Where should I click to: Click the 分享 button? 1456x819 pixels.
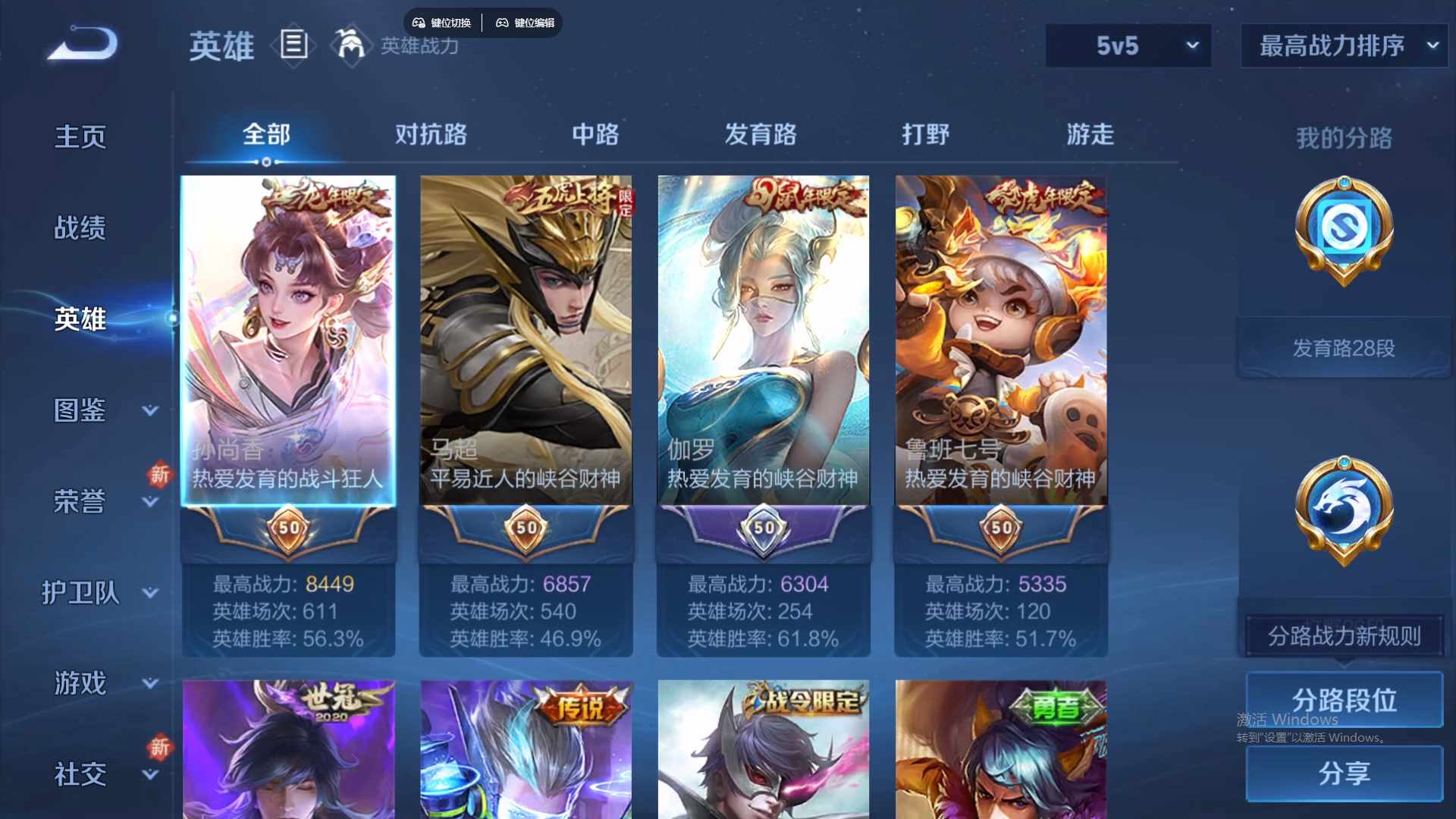pos(1344,774)
